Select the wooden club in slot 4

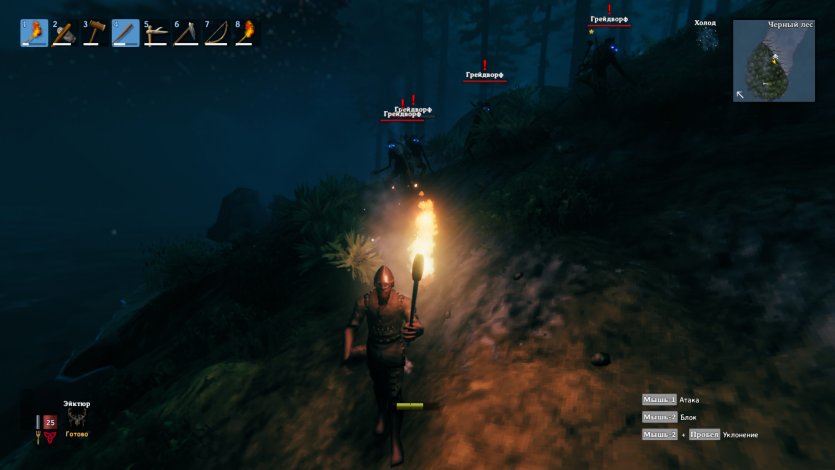pyautogui.click(x=126, y=33)
